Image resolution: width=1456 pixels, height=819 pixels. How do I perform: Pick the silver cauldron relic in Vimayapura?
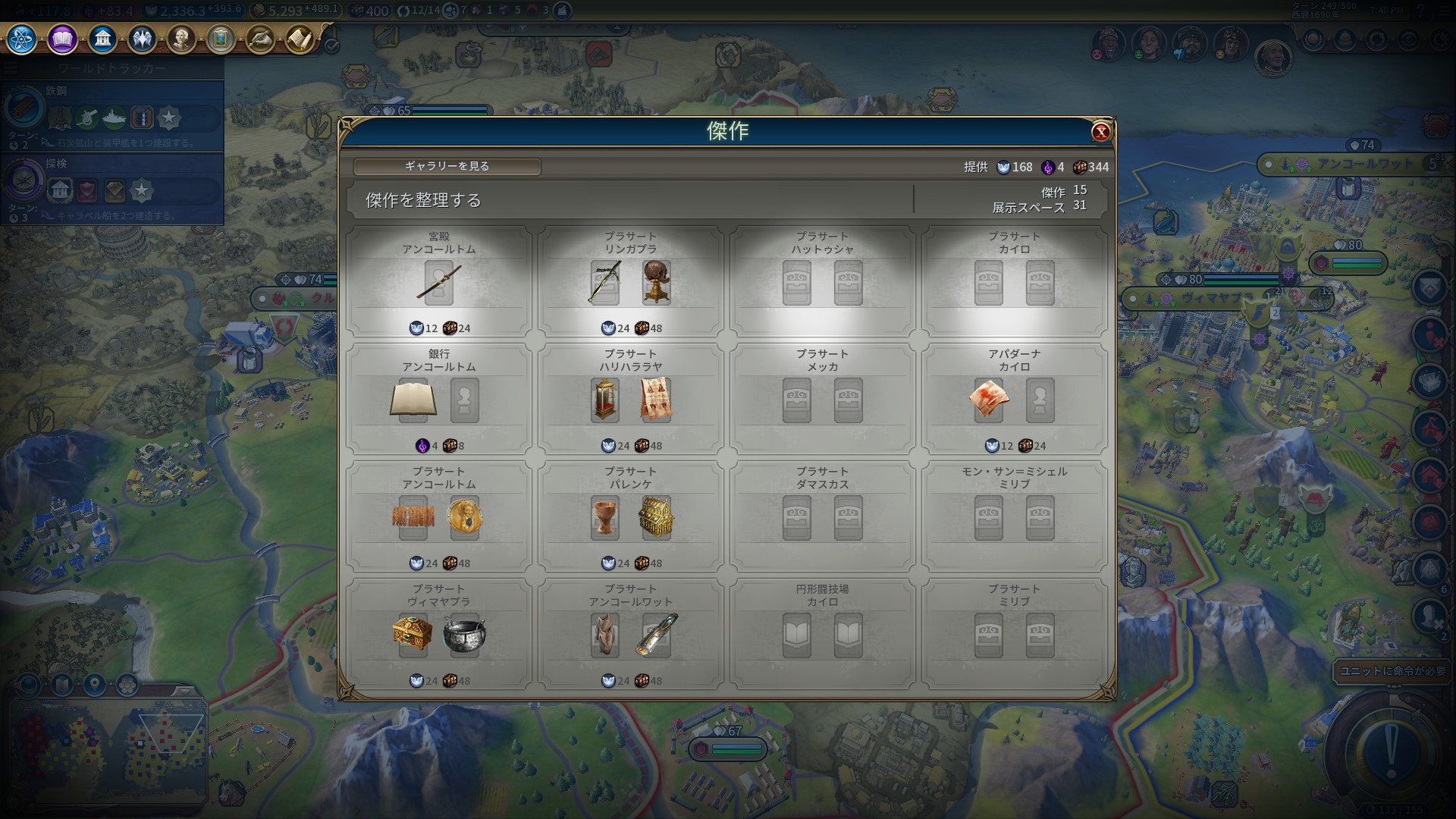(464, 635)
